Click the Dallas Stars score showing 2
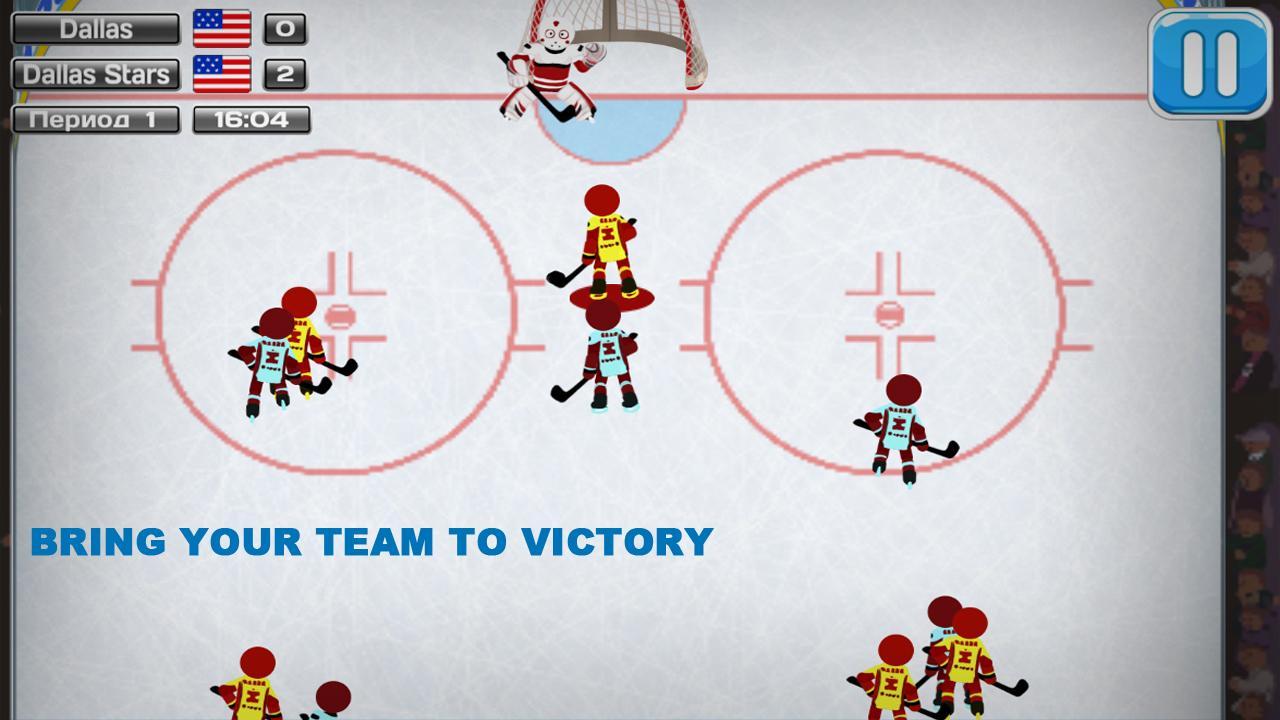The width and height of the screenshot is (1280, 720). point(283,71)
